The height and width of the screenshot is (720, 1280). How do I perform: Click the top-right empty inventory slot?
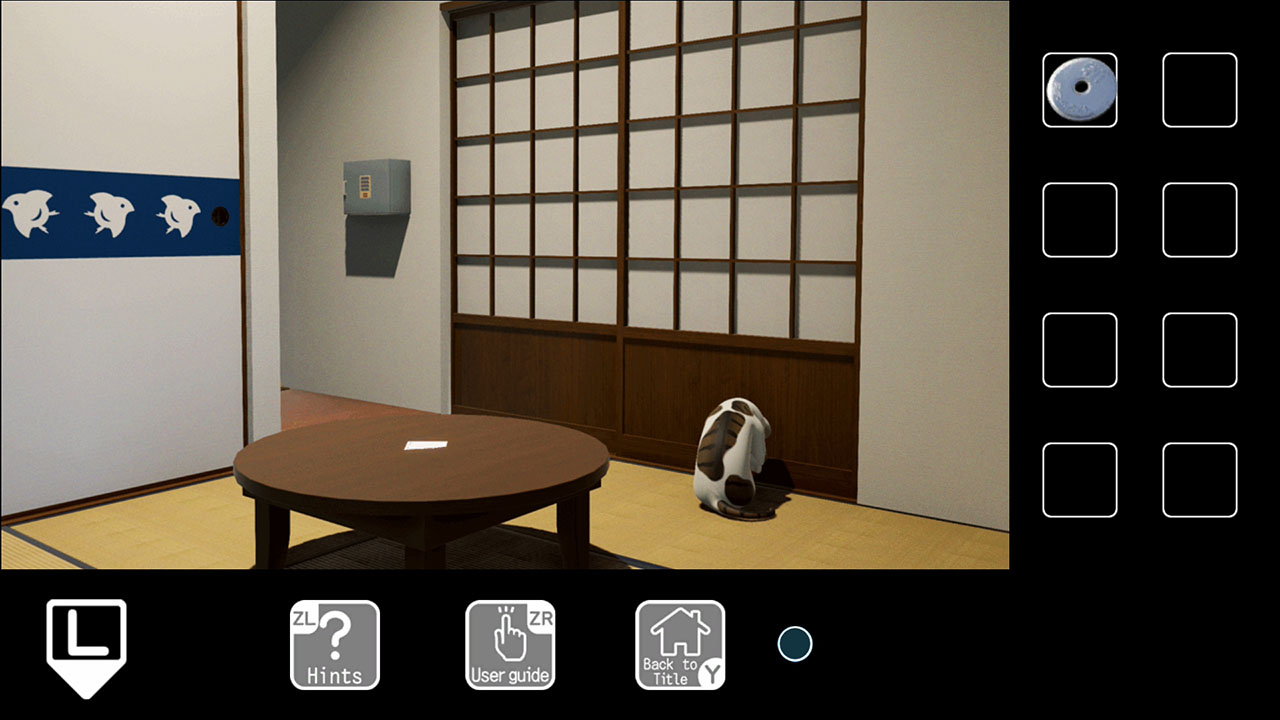click(x=1200, y=91)
